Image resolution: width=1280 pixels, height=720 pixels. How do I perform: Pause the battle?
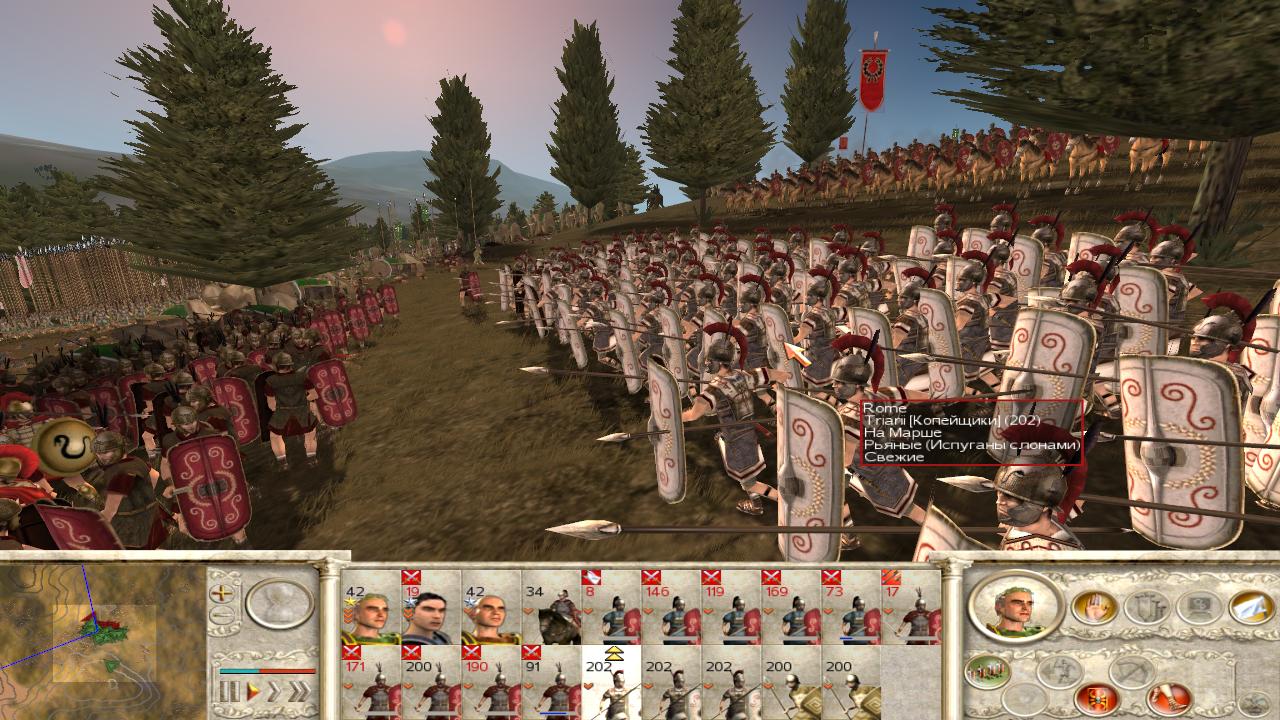(230, 691)
